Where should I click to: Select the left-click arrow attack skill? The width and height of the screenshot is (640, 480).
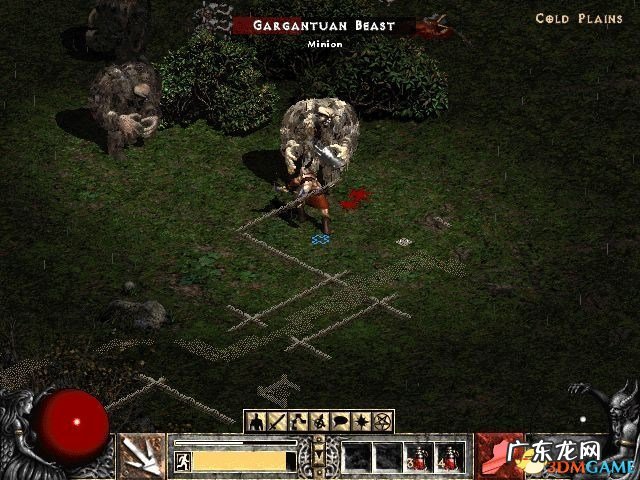click(x=142, y=455)
